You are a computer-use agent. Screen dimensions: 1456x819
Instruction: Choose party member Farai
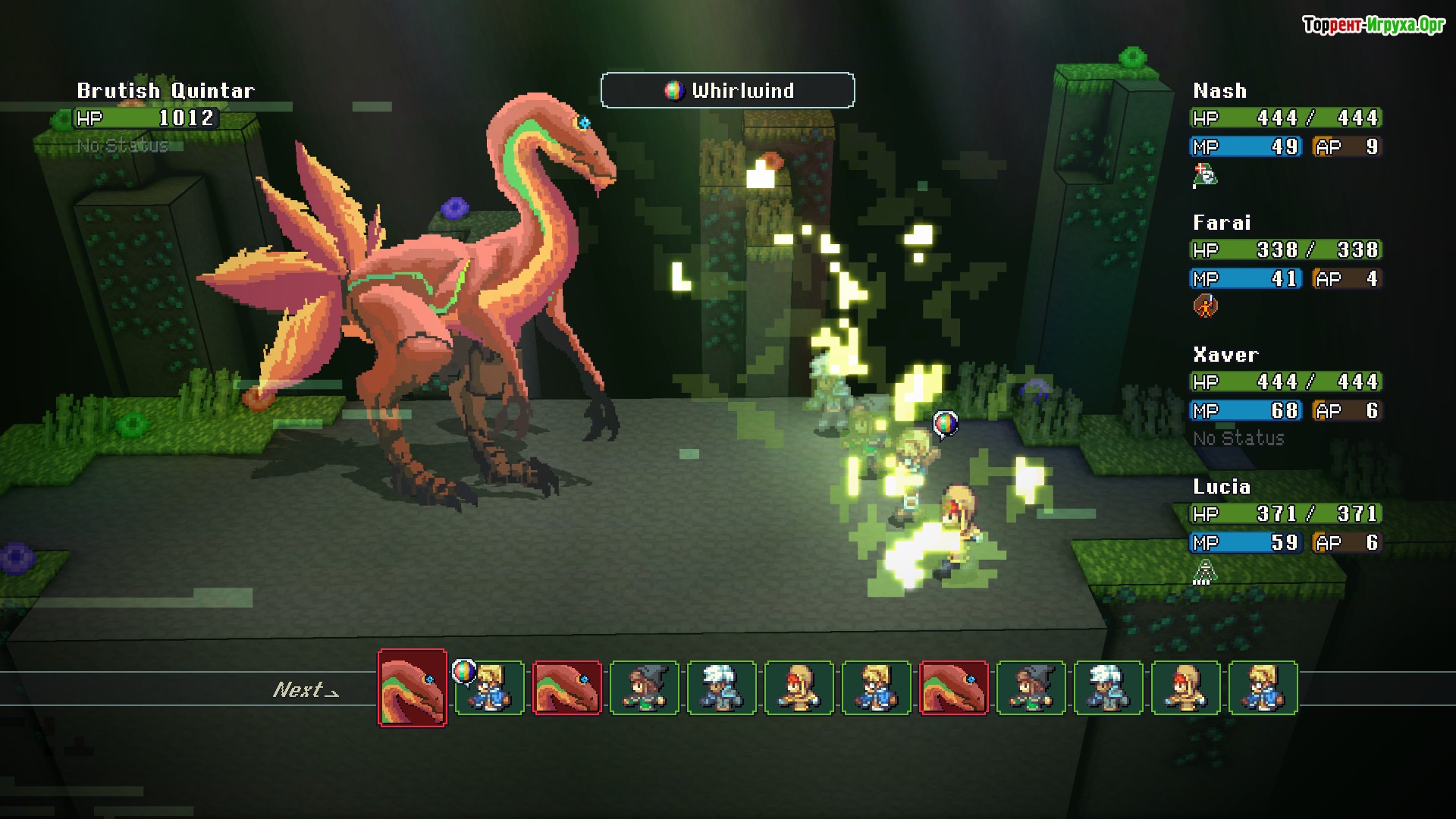click(x=1221, y=223)
